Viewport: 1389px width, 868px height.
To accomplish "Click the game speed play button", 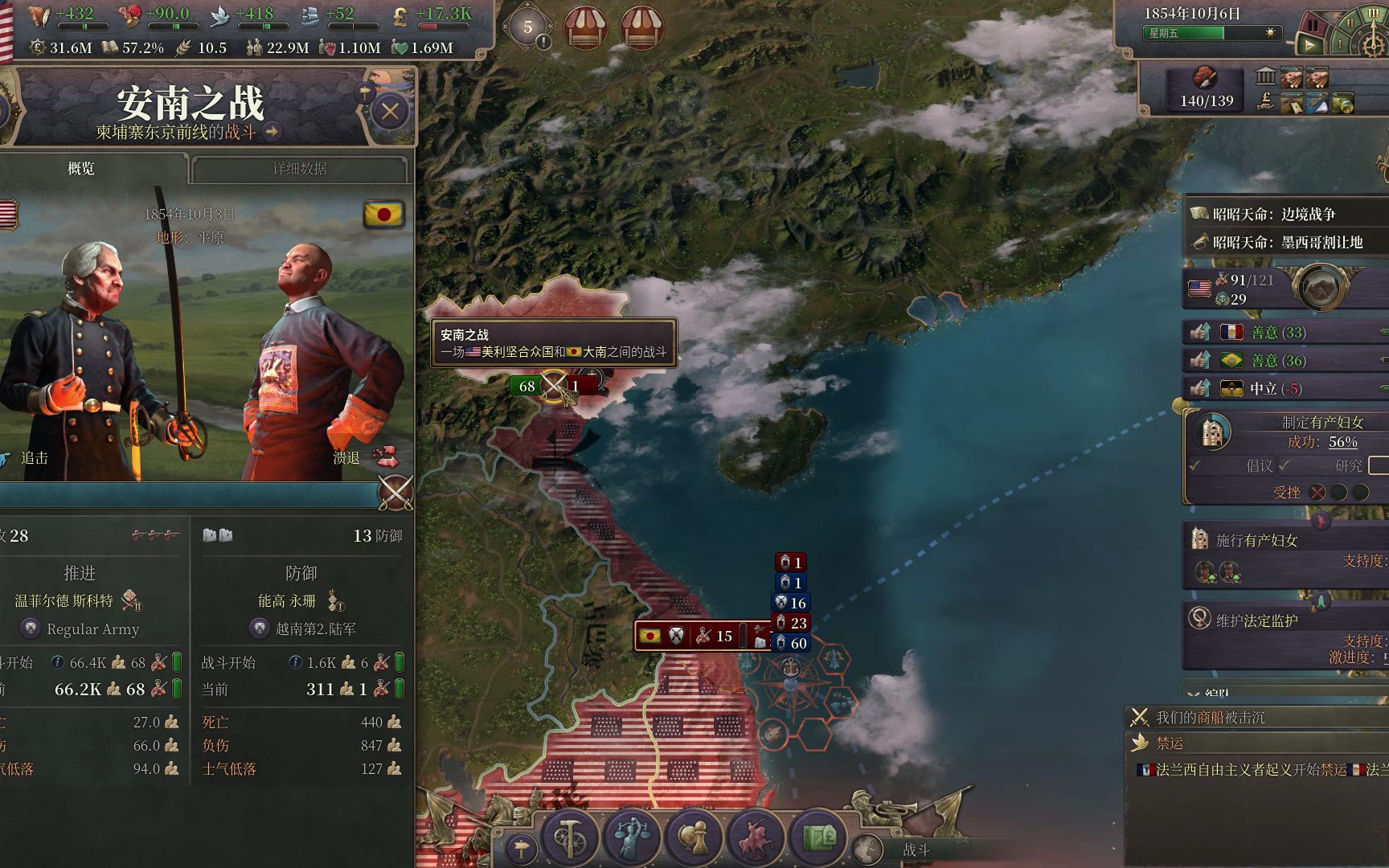I will click(1310, 45).
